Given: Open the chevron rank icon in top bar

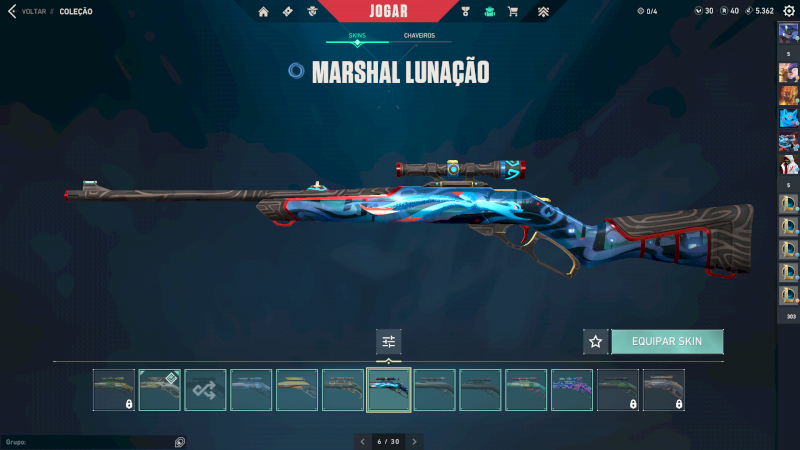Looking at the screenshot, I should coord(542,12).
